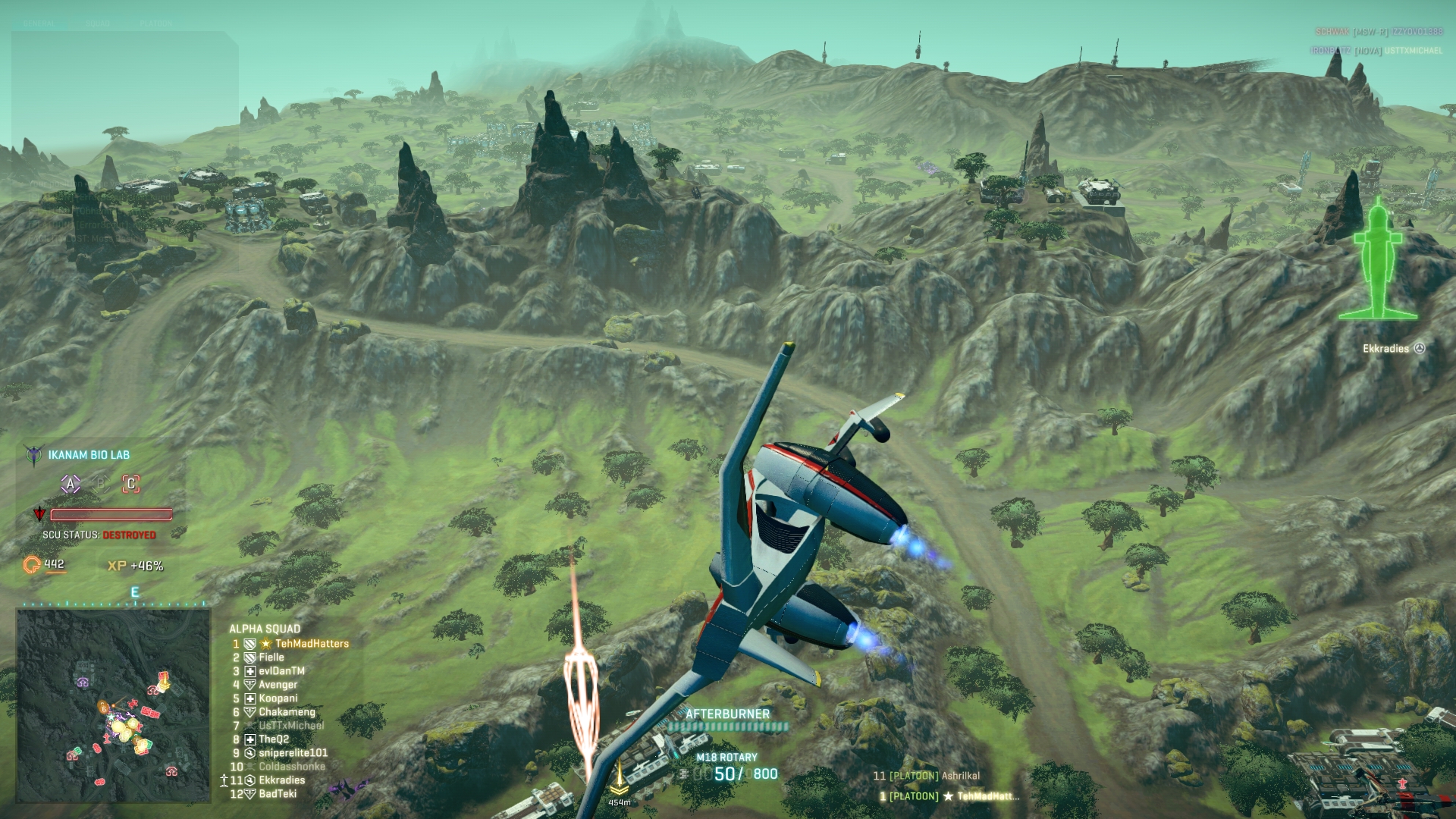Select the M18 Rotary weapon label
The width and height of the screenshot is (1456, 819).
726,758
